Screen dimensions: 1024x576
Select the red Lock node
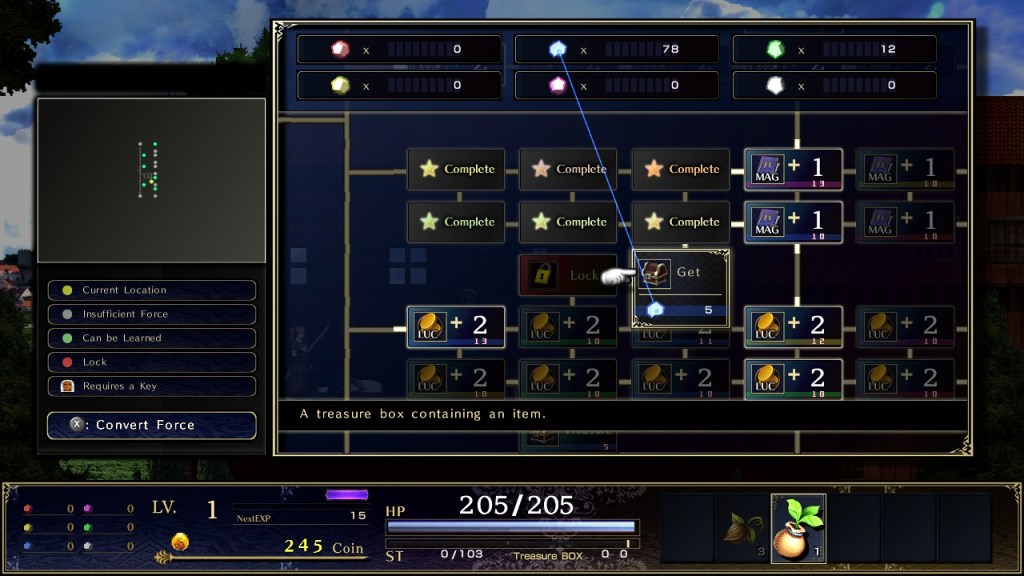click(566, 275)
